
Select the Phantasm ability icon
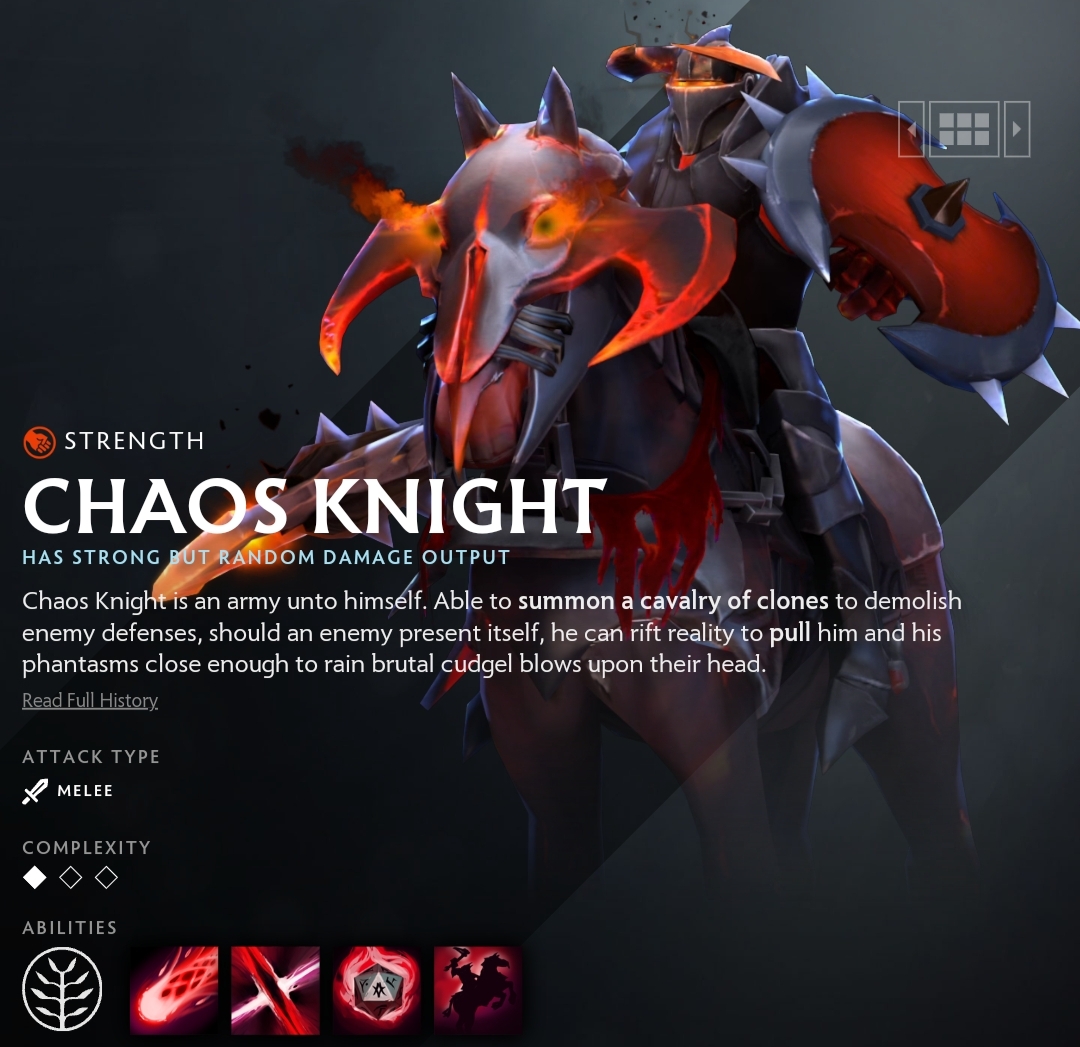478,989
